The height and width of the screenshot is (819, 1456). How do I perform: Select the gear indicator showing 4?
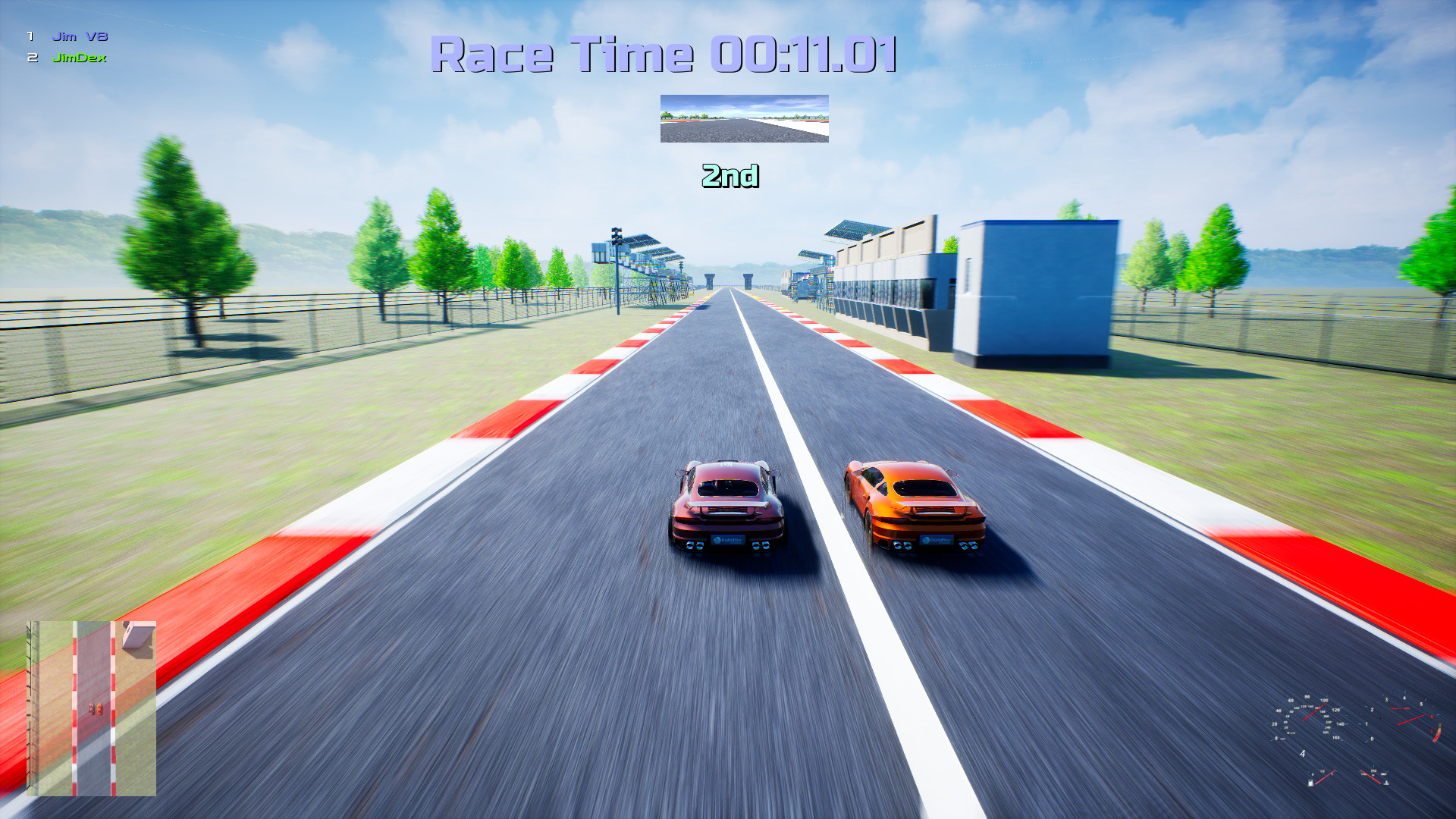[x=1303, y=753]
